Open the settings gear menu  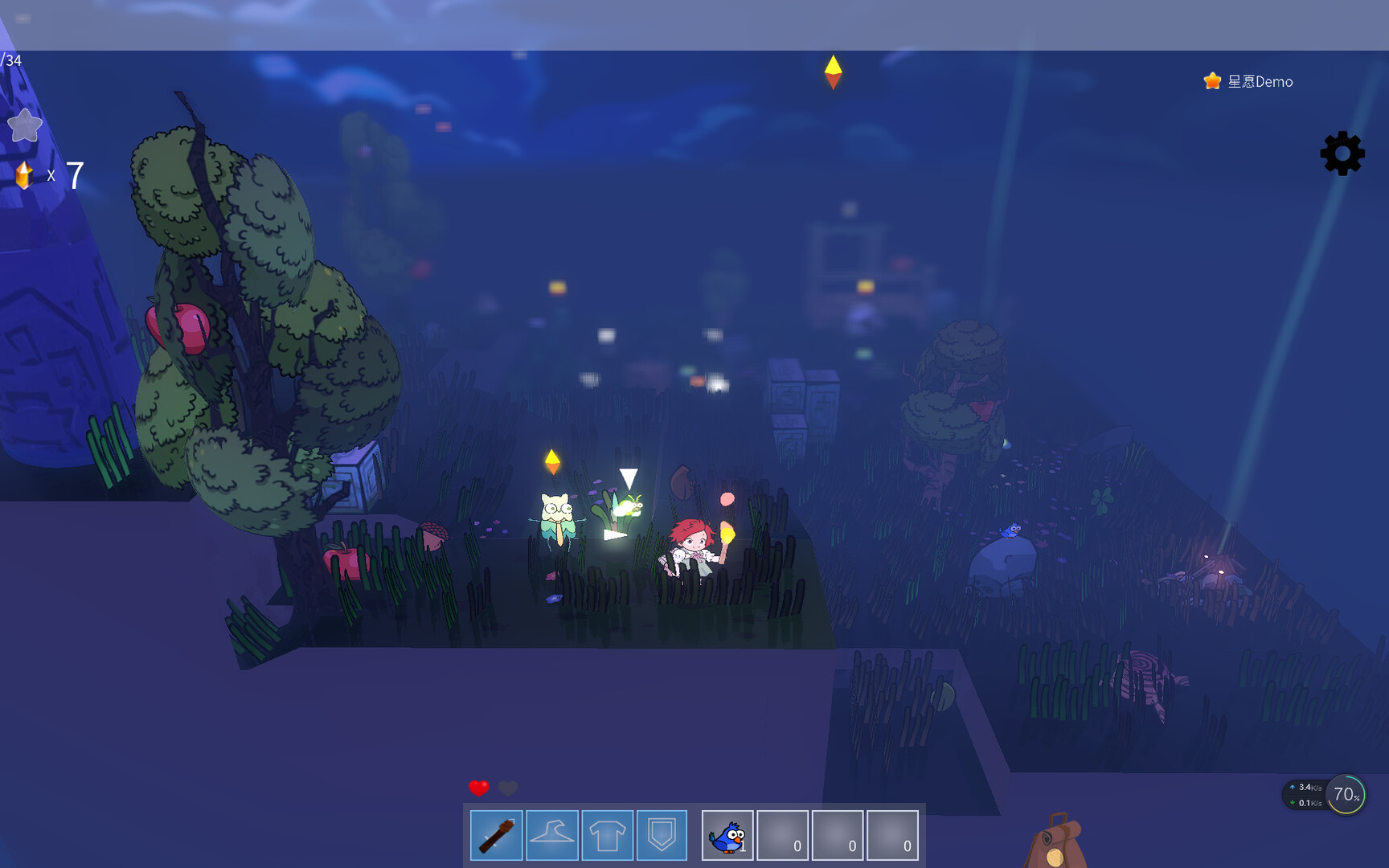1341,153
